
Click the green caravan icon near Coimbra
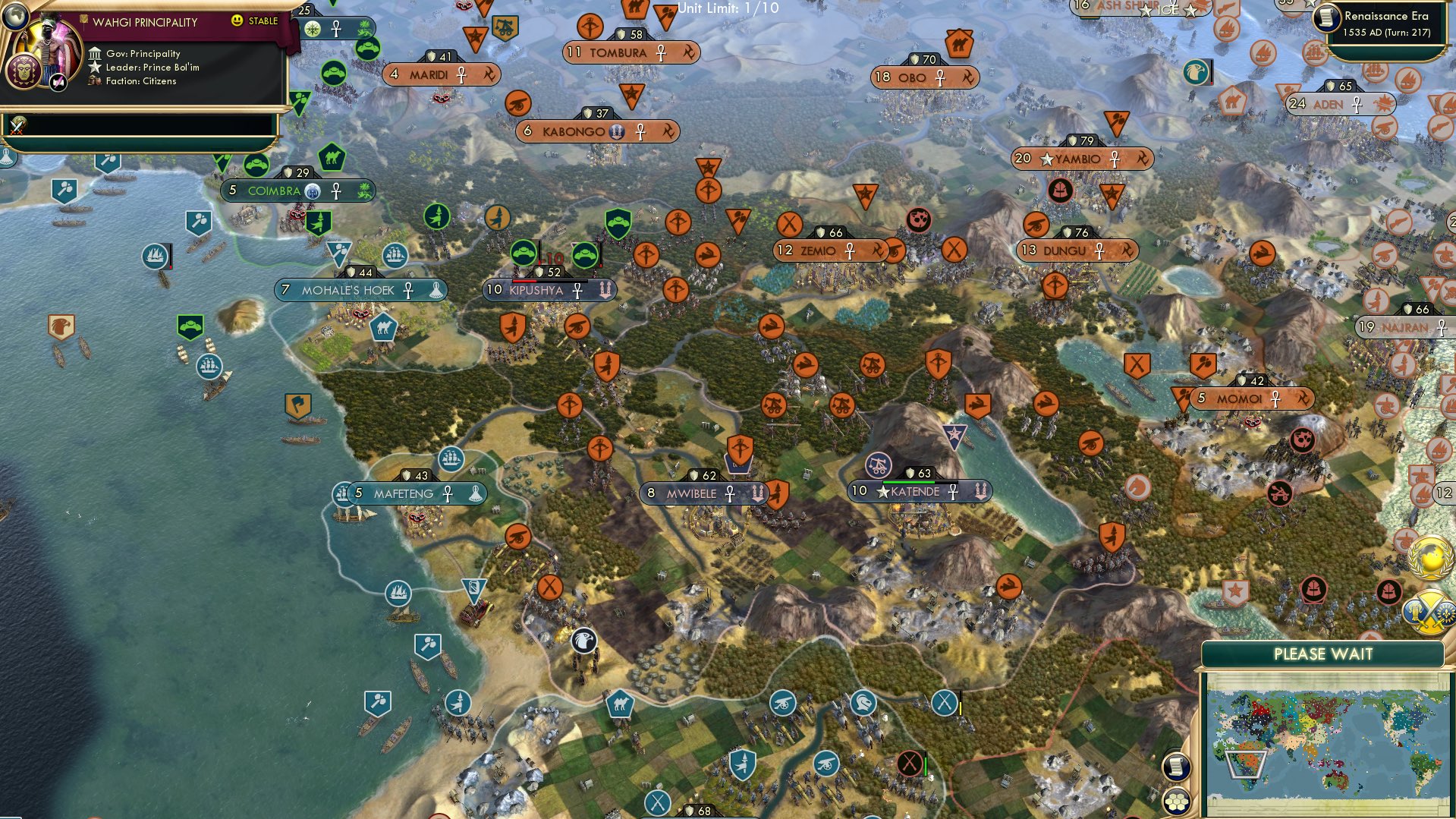tap(332, 157)
